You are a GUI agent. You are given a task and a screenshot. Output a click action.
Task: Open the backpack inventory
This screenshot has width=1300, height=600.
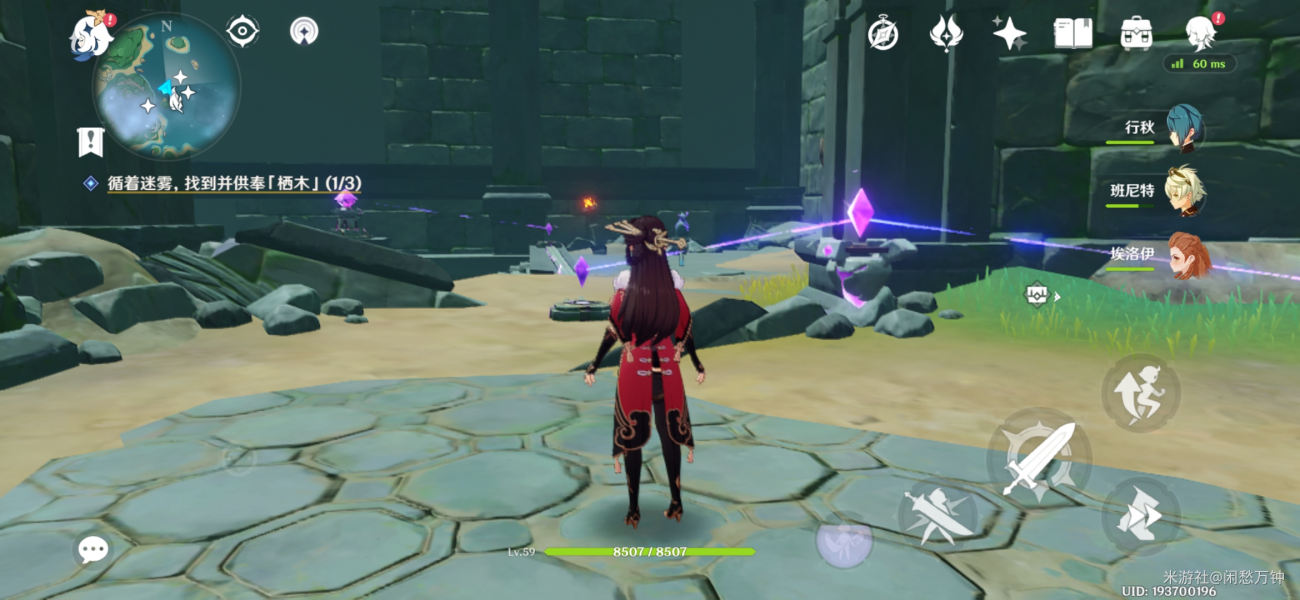[x=1136, y=34]
